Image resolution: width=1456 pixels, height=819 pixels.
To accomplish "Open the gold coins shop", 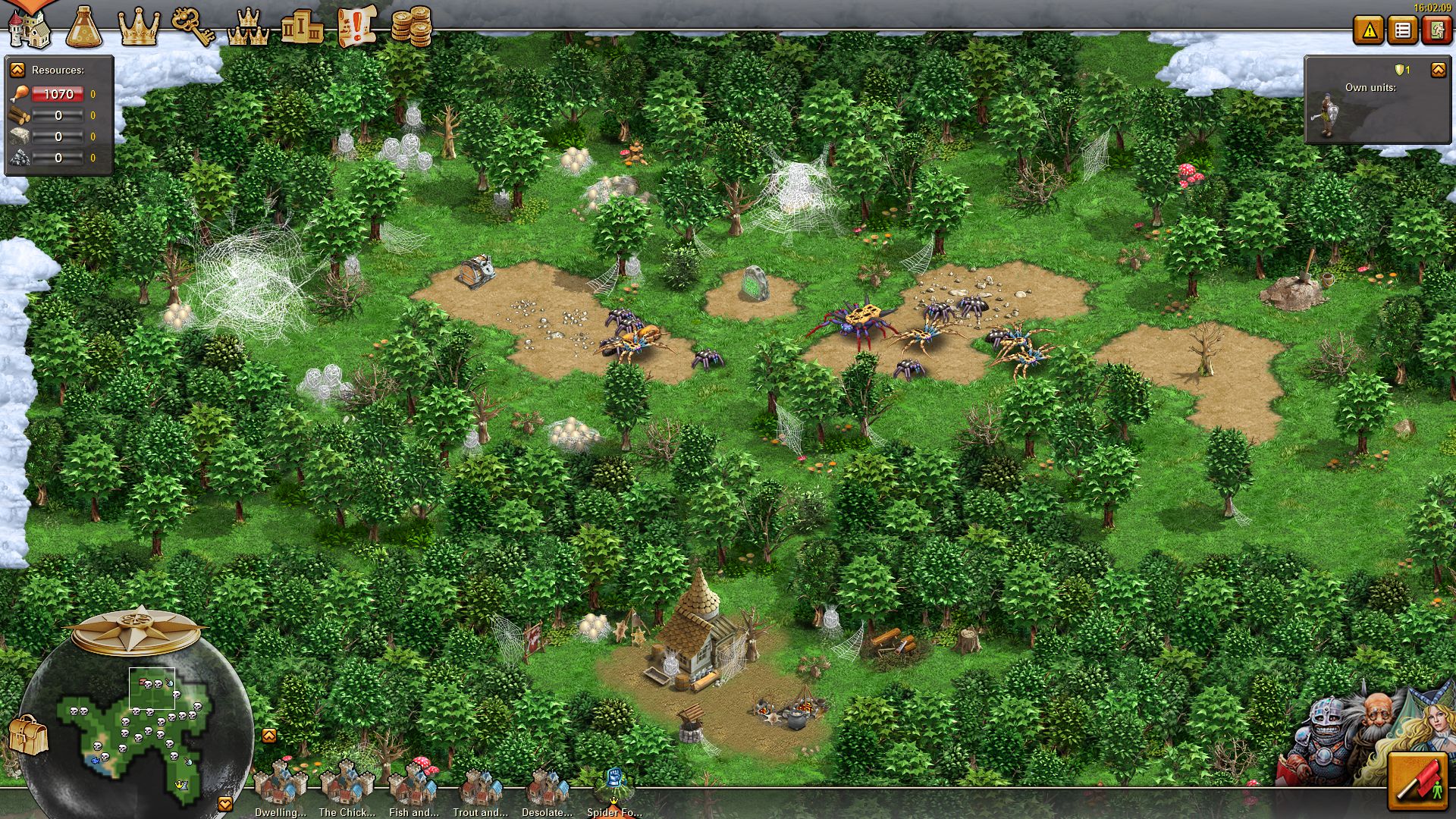I will click(411, 27).
